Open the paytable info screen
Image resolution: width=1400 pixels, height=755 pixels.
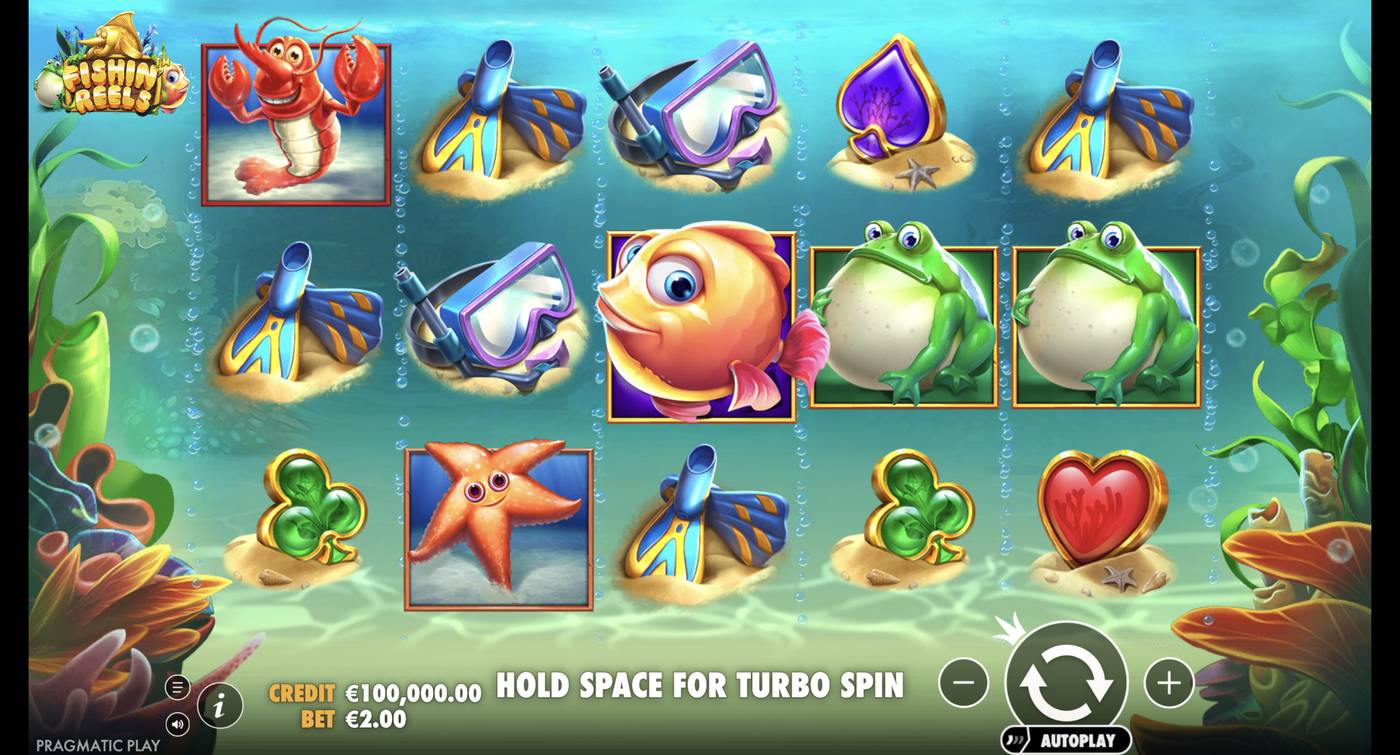(219, 704)
